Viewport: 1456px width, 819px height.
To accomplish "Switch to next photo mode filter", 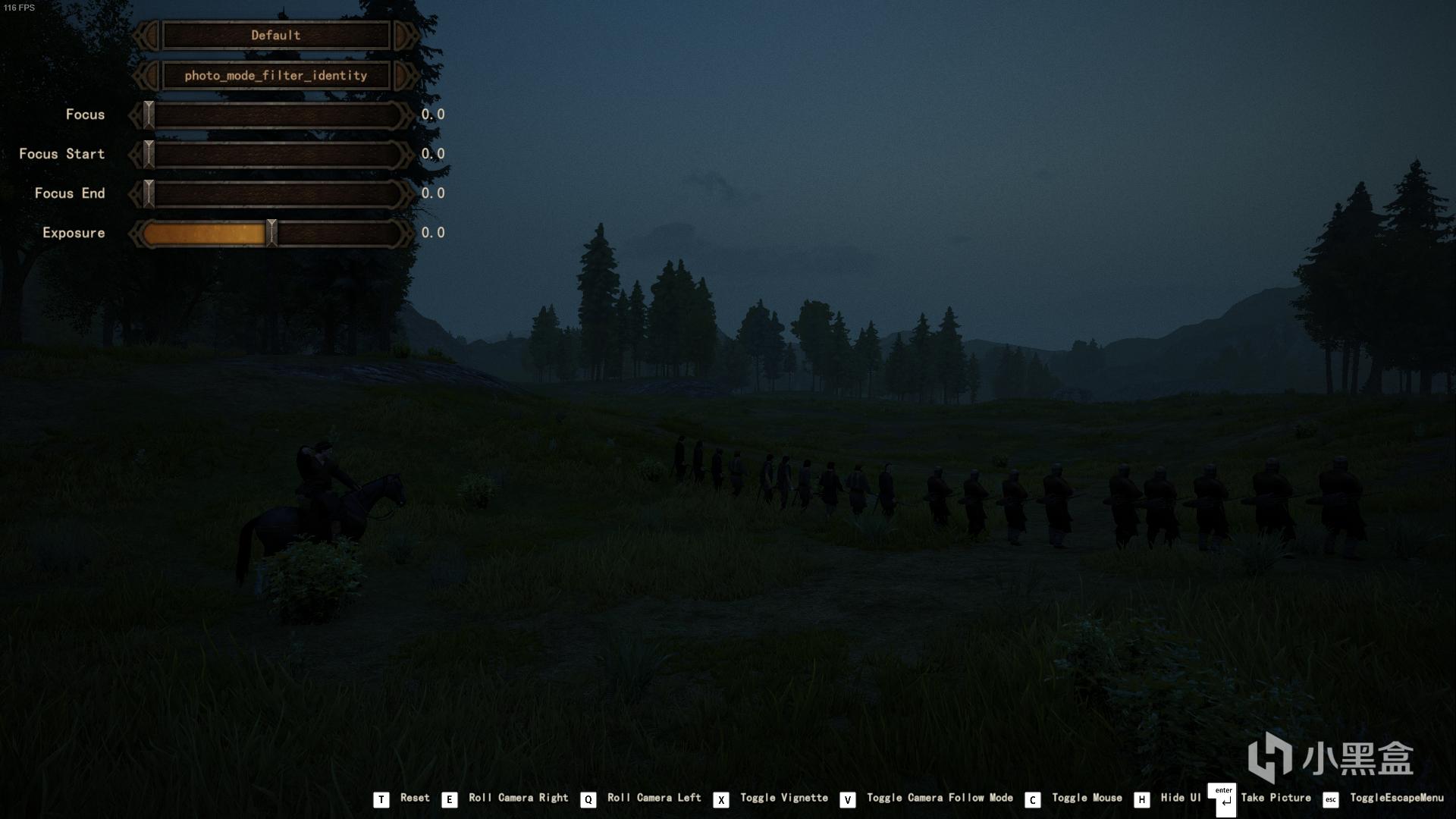I will coord(405,76).
